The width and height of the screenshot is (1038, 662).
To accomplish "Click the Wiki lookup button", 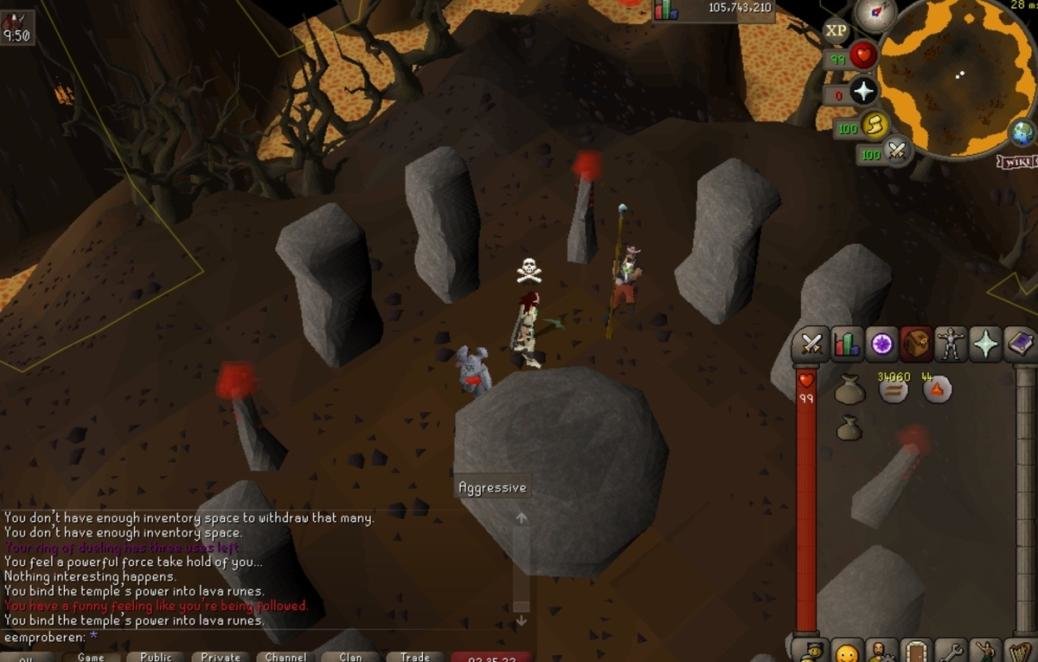I will point(1016,161).
